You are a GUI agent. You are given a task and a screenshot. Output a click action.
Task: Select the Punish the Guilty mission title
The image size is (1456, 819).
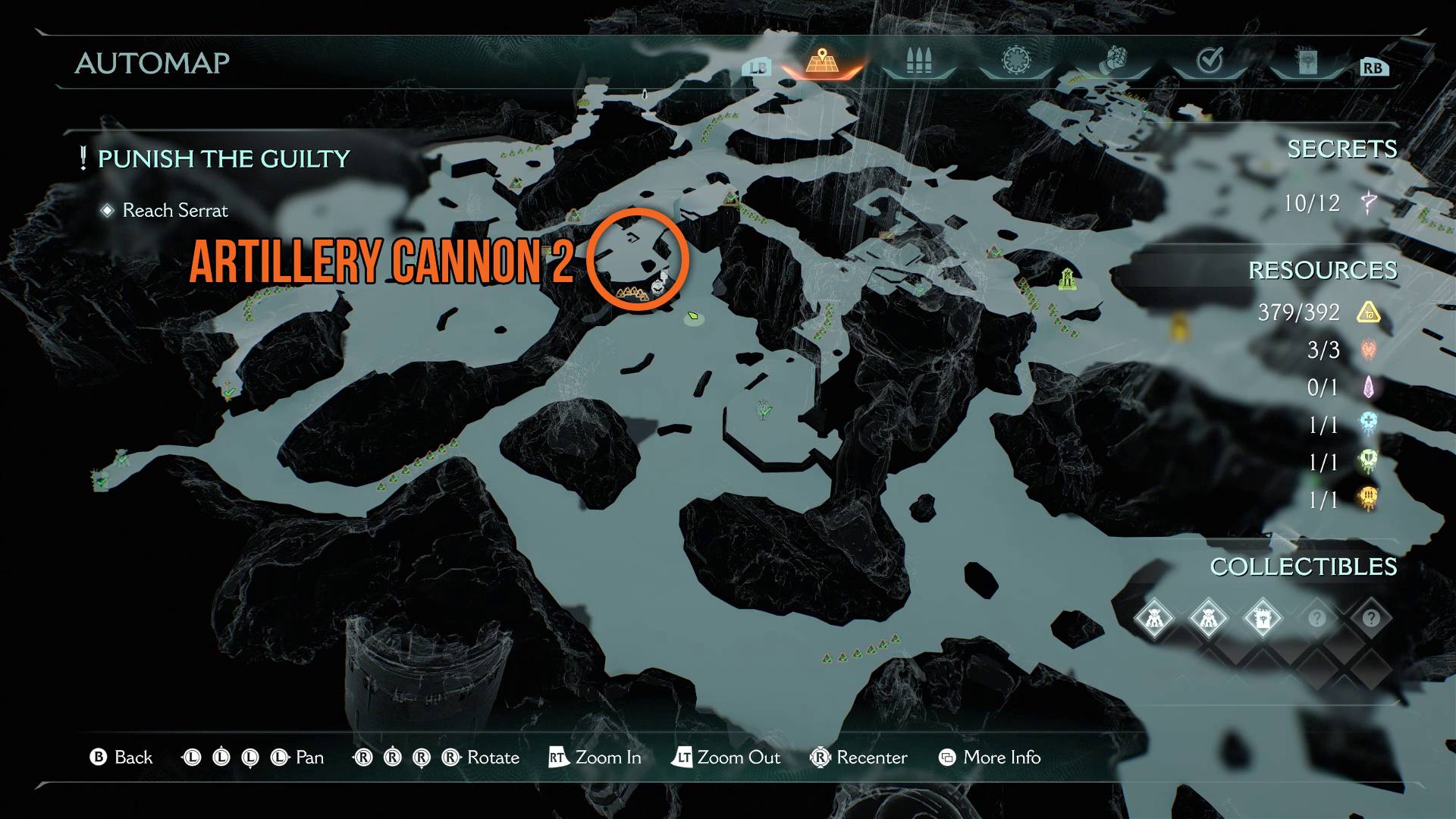224,158
